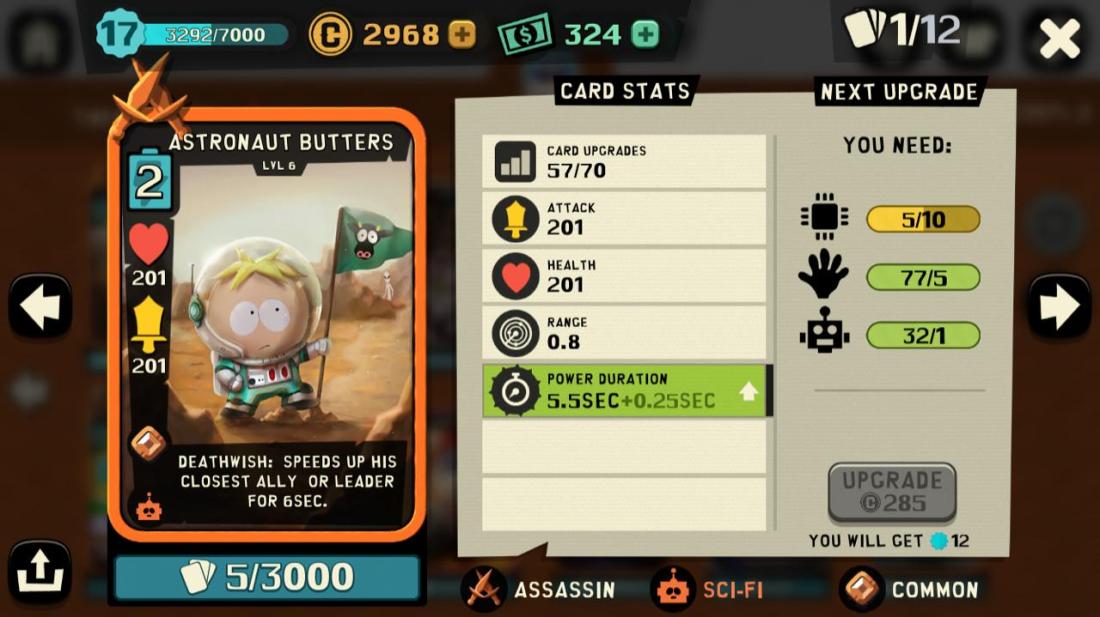1100x617 pixels.
Task: Add more coins with the gold plus
Action: click(461, 35)
